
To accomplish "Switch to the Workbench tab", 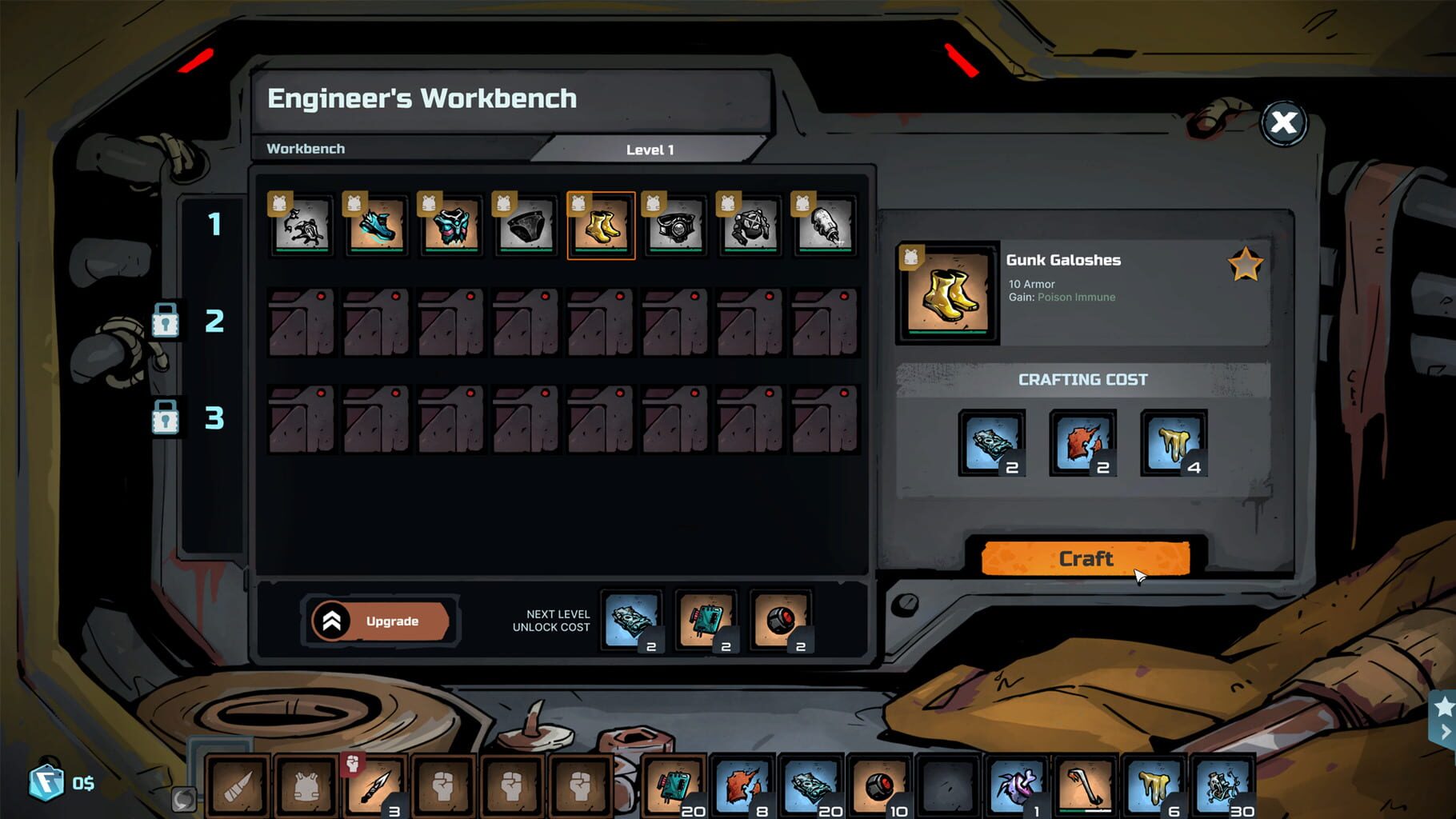I will click(x=306, y=149).
